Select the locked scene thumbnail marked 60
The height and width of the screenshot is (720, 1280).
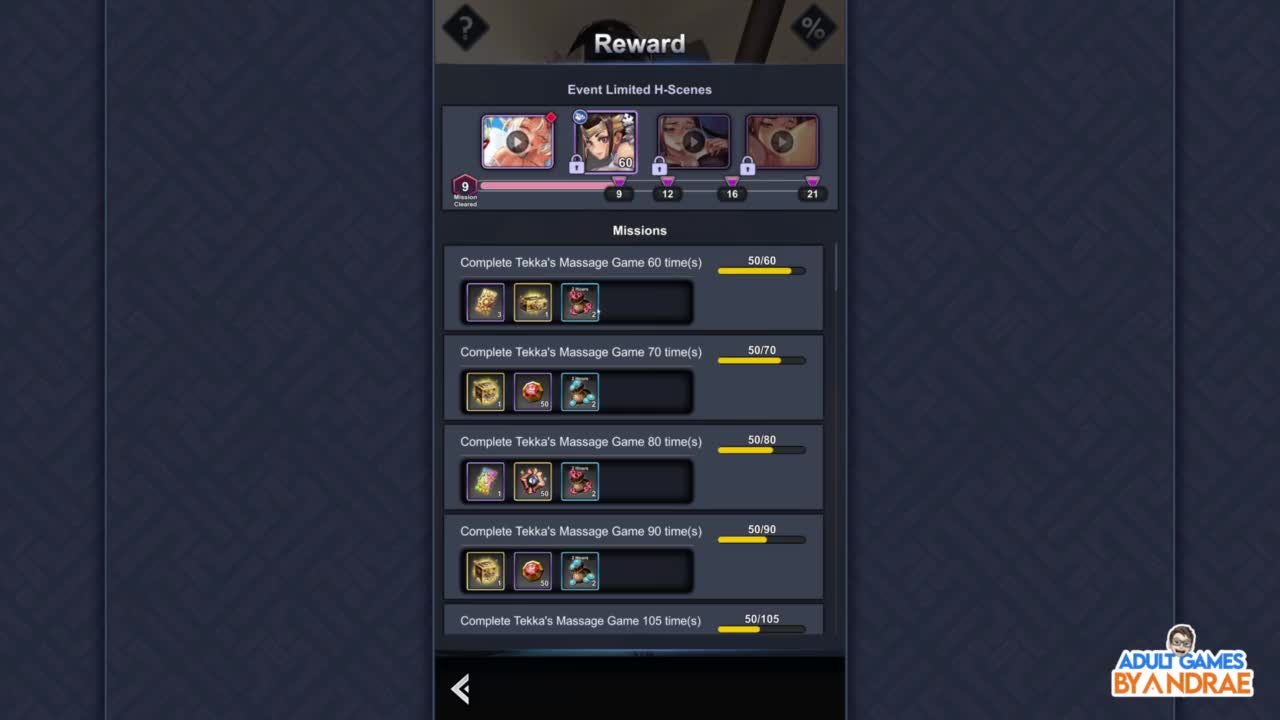[x=606, y=142]
